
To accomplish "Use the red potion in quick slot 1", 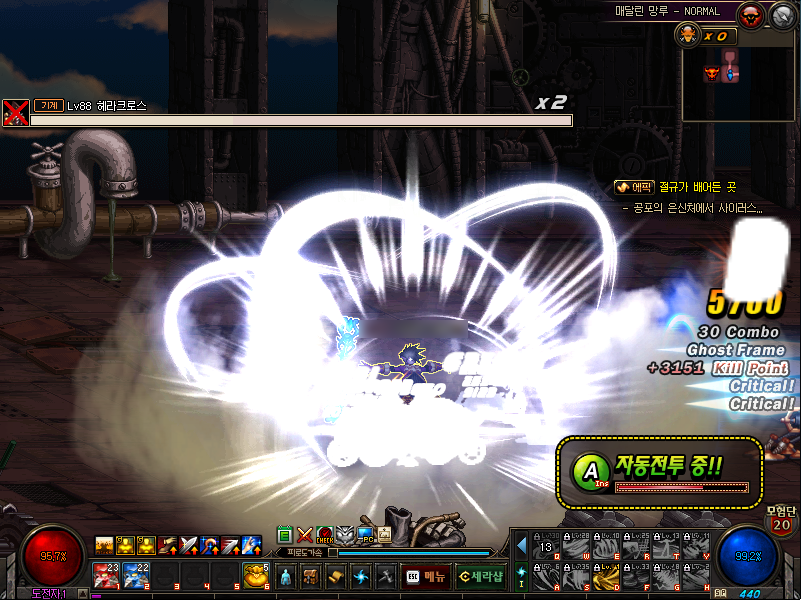I will [x=106, y=575].
